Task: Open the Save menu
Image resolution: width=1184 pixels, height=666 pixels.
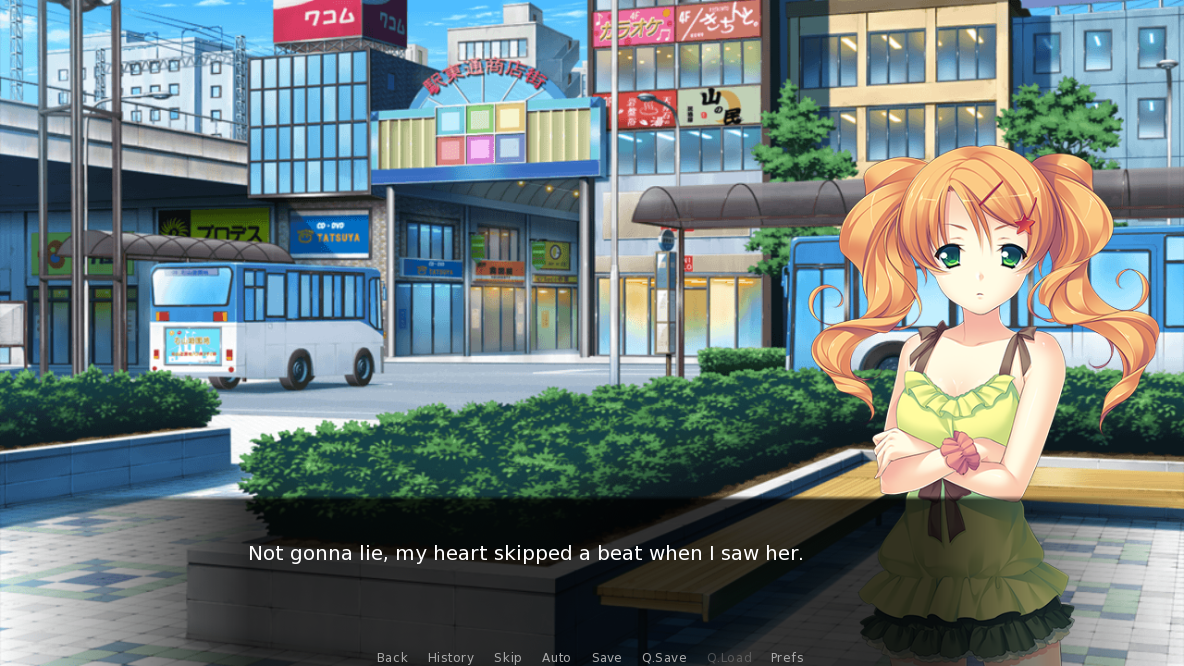Action: 606,657
